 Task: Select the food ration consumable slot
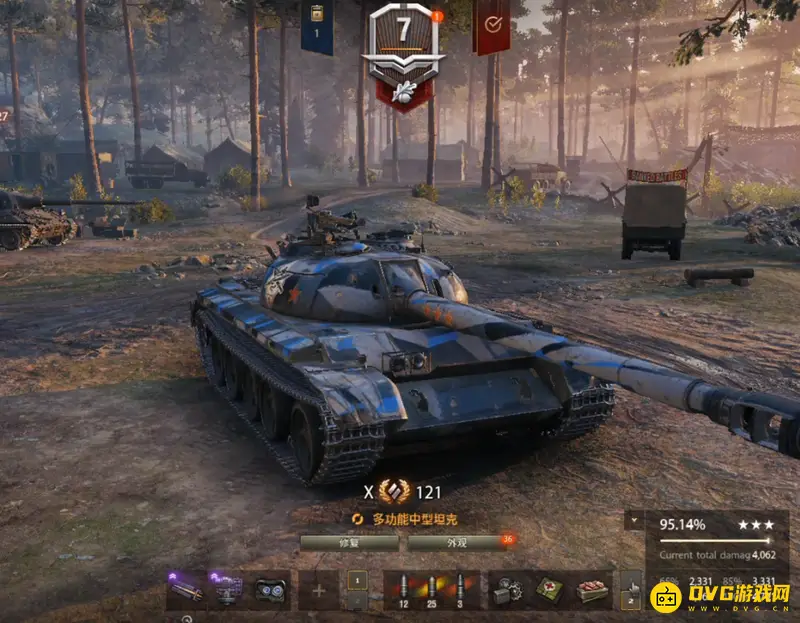click(592, 590)
